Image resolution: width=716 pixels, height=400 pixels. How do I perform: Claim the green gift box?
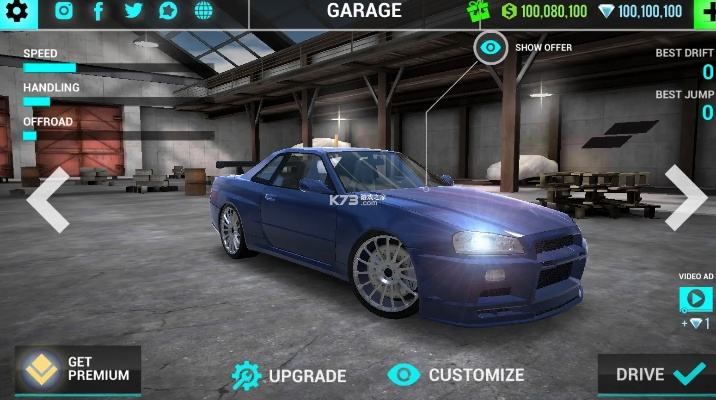pos(481,12)
